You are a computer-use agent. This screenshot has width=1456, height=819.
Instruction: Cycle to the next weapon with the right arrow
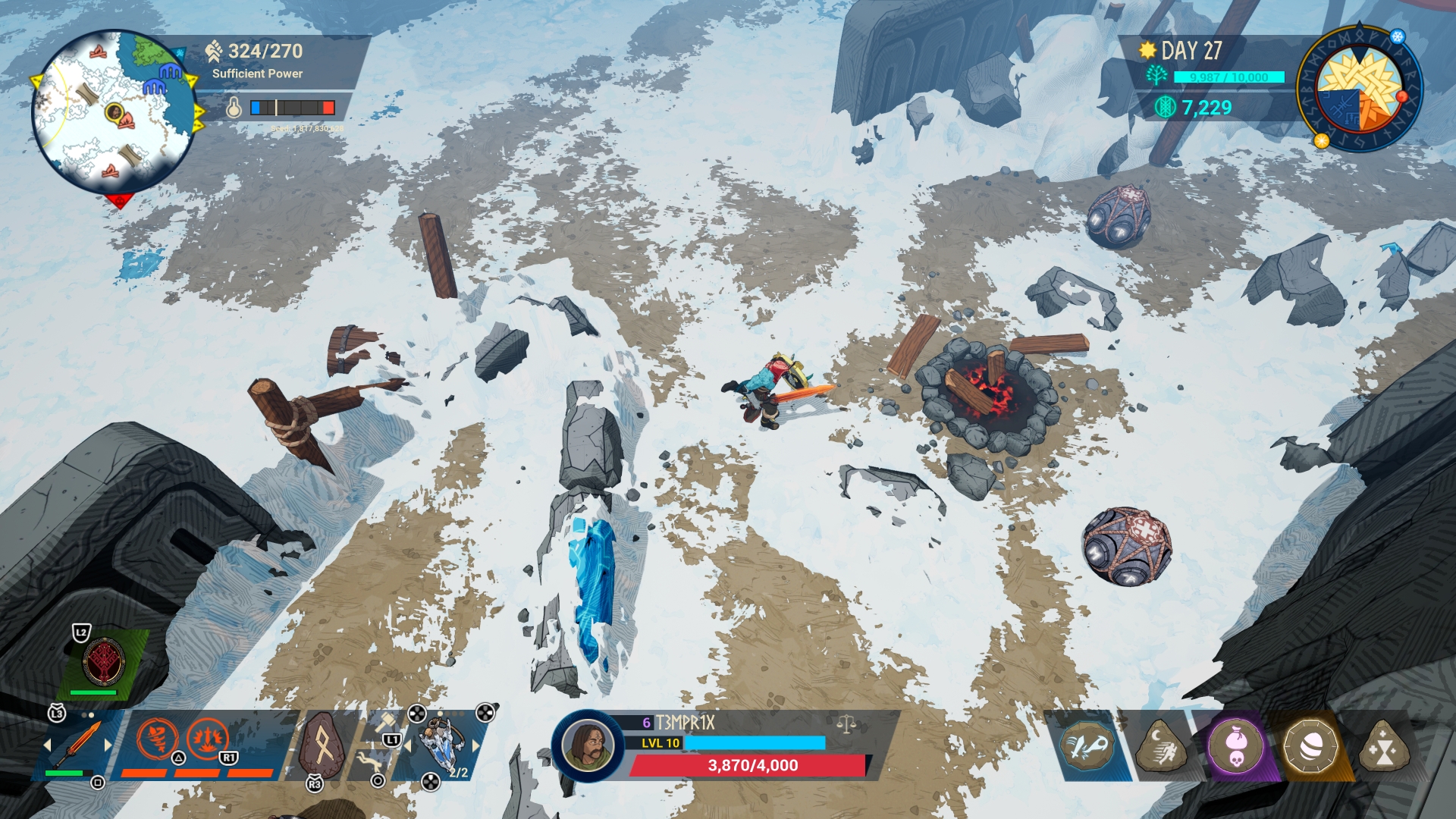point(108,745)
